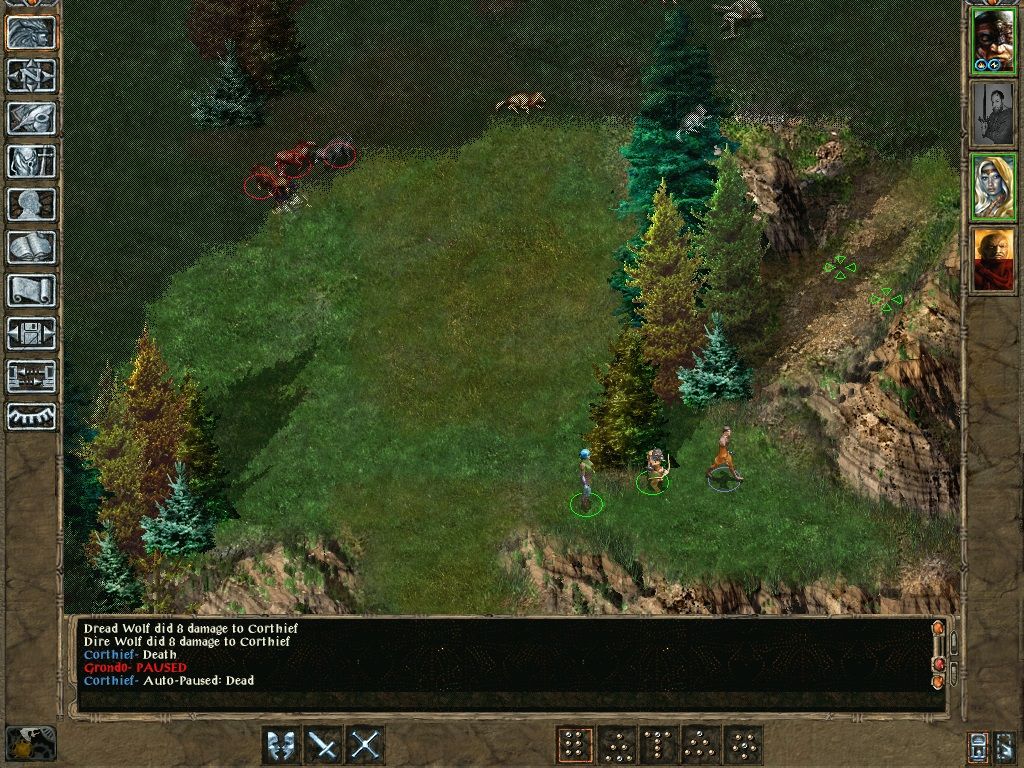This screenshot has width=1024, height=768.
Task: Open the inventory screen button
Action: coord(31,161)
